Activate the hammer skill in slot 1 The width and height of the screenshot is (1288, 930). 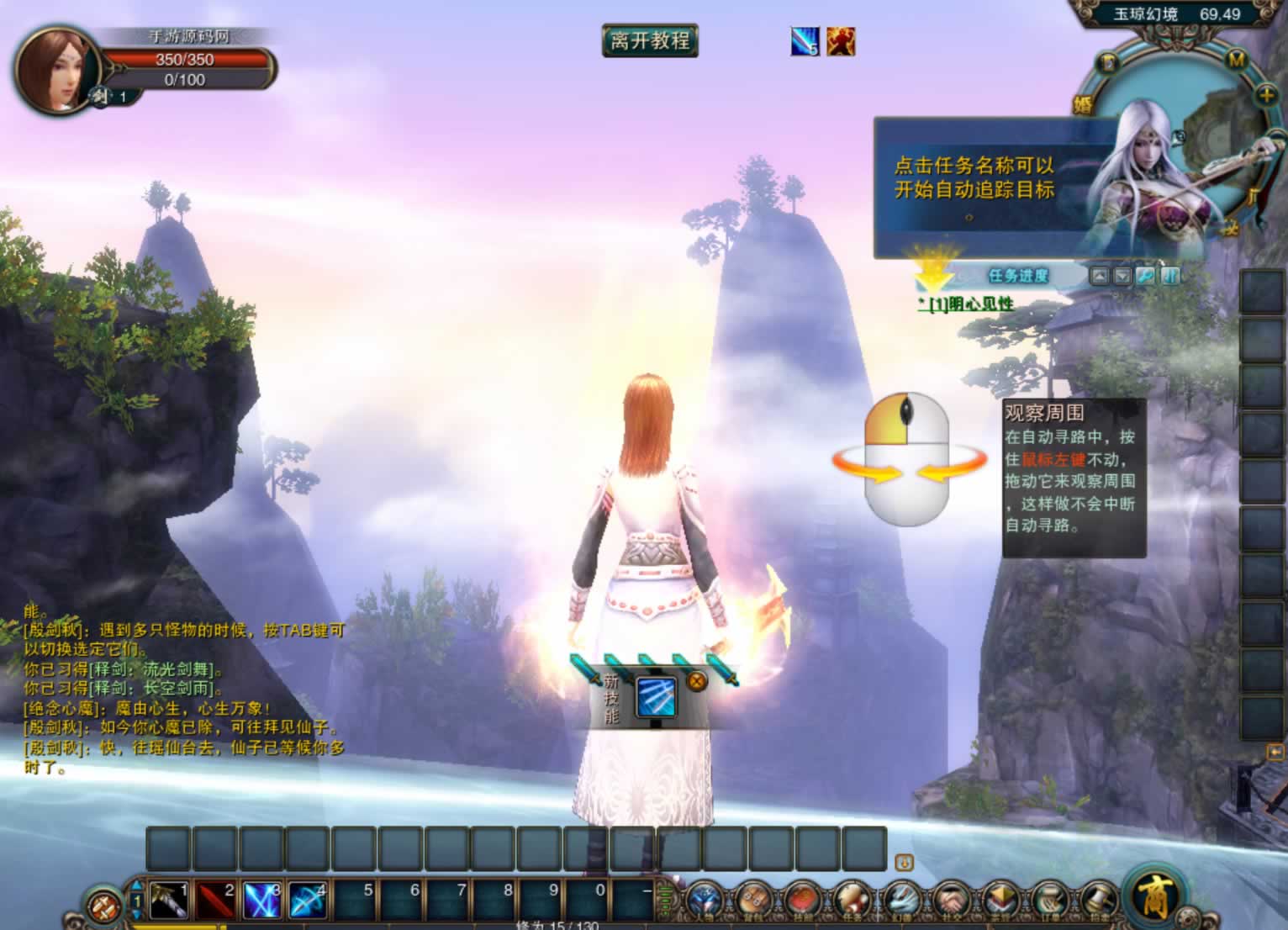tap(168, 901)
